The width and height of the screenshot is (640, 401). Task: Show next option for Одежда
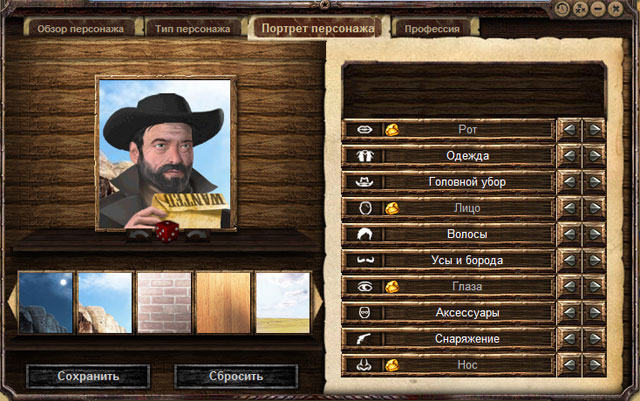pos(594,156)
